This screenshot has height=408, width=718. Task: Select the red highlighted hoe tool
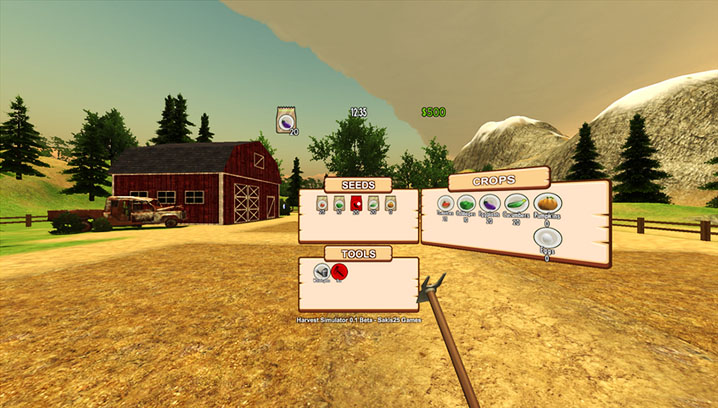[340, 271]
